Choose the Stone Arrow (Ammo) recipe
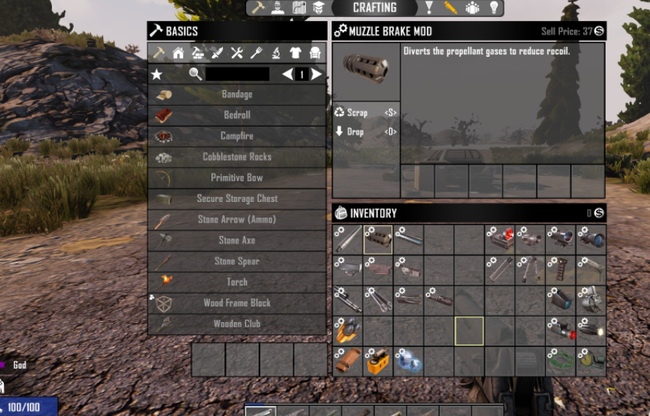650x416 pixels. (x=237, y=219)
